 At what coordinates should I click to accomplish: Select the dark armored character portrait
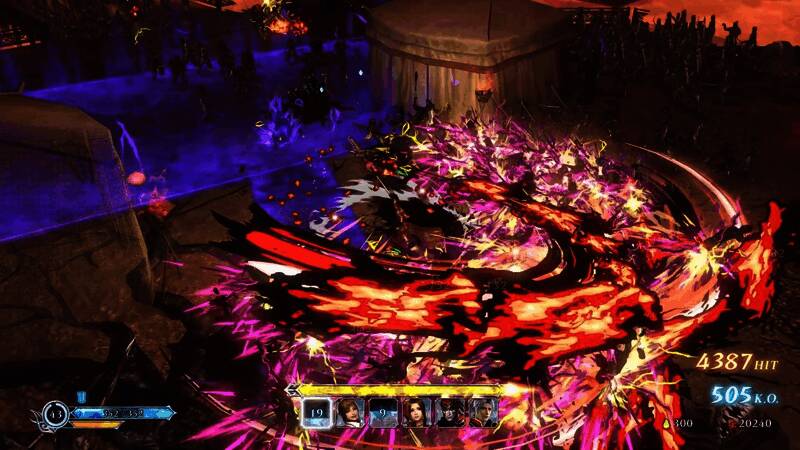(447, 412)
